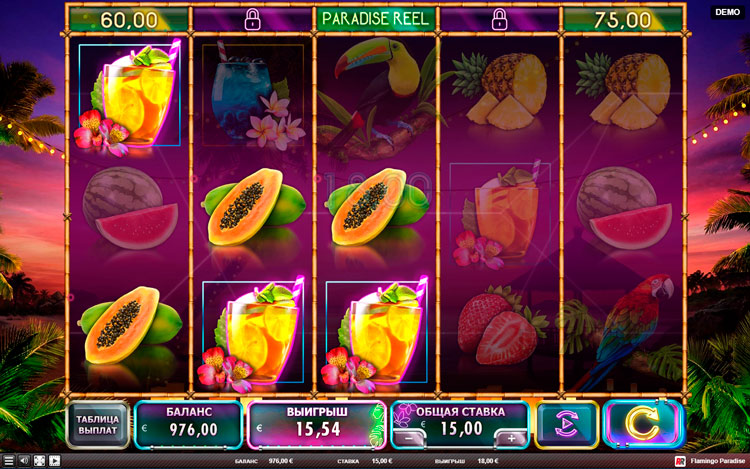The image size is (750, 469).
Task: Click the film-strip play icon
Action: point(54,461)
